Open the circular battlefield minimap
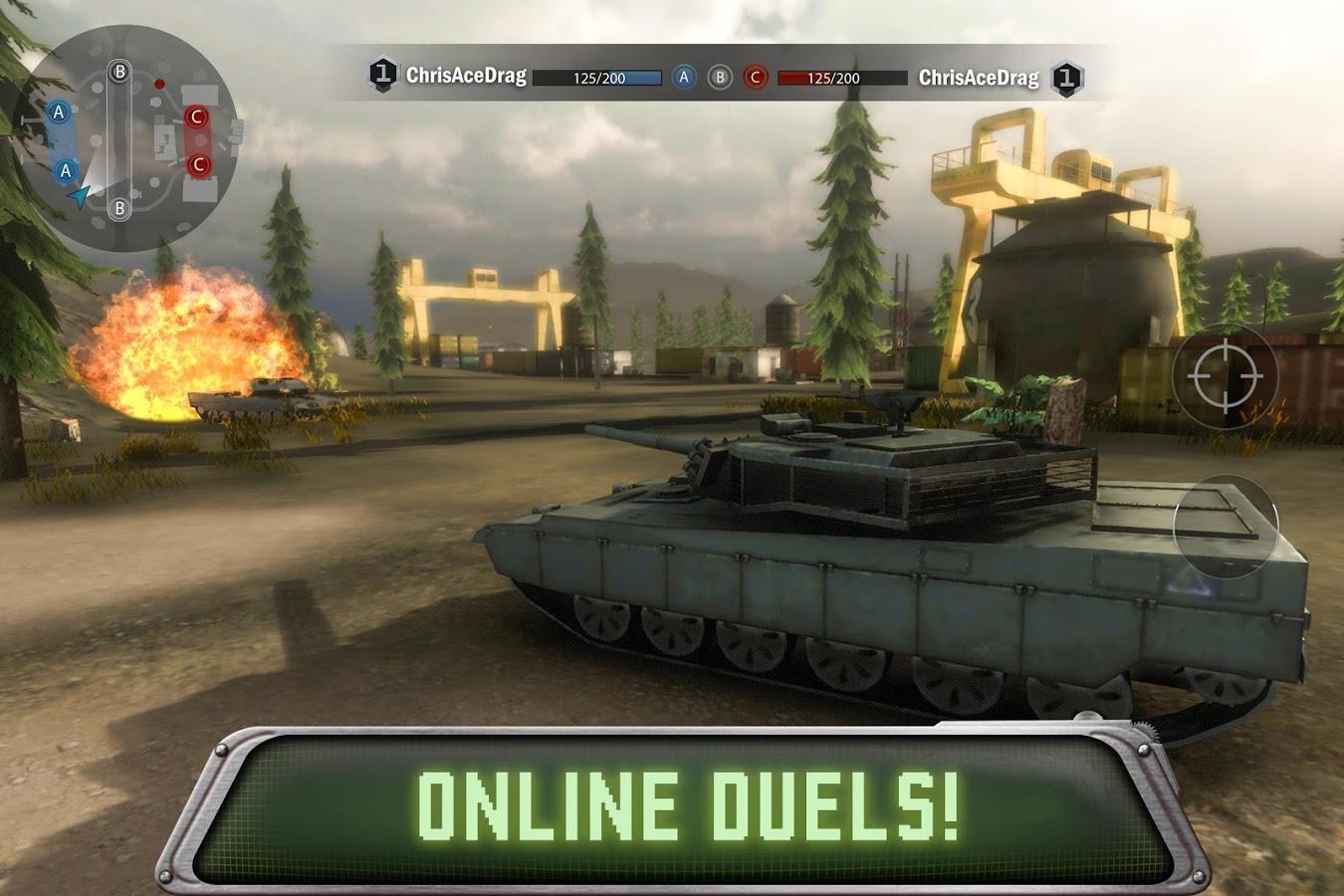Viewport: 1344px width, 896px height. (x=124, y=139)
